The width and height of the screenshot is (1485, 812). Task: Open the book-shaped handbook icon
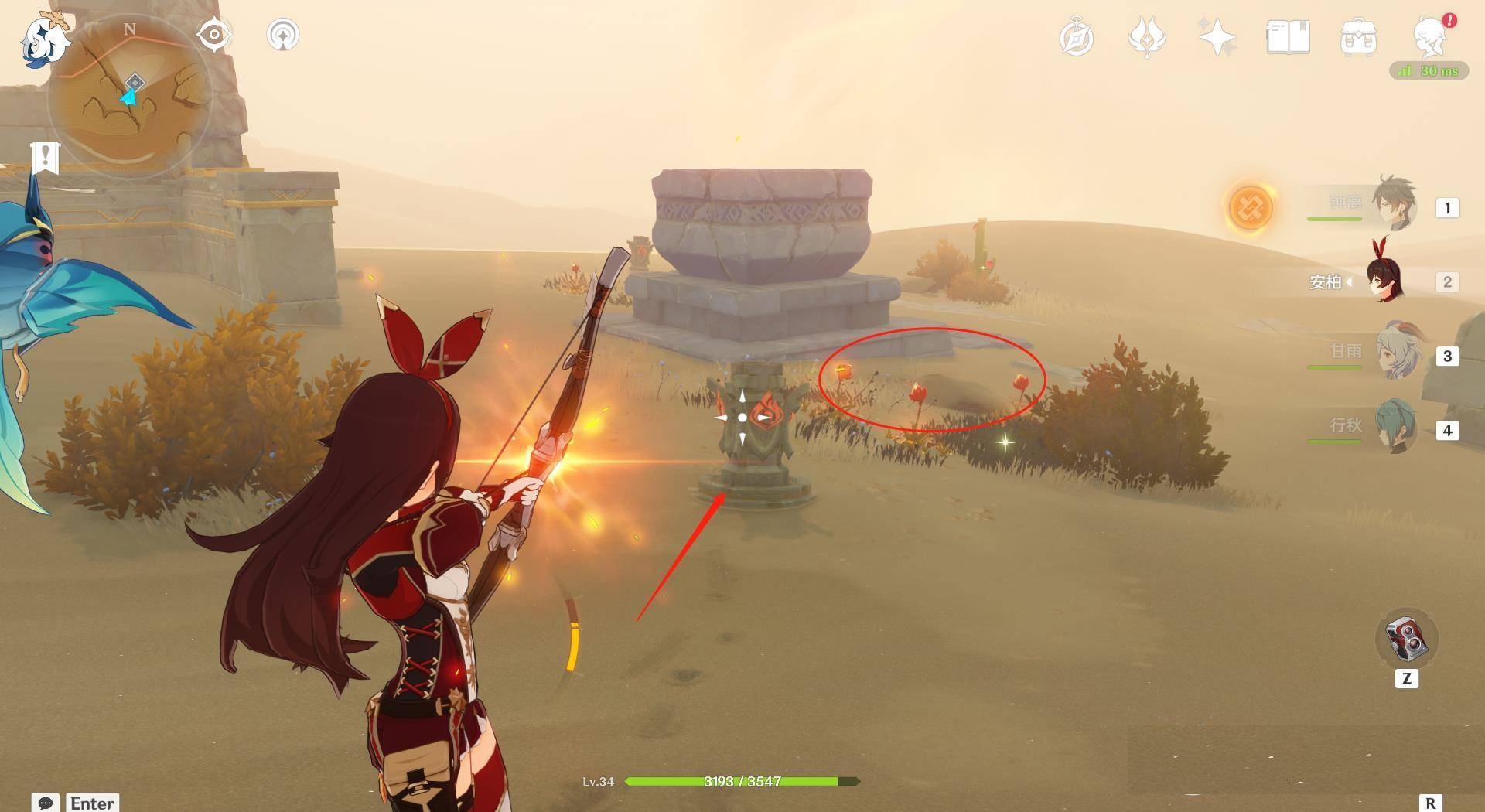pyautogui.click(x=1288, y=37)
